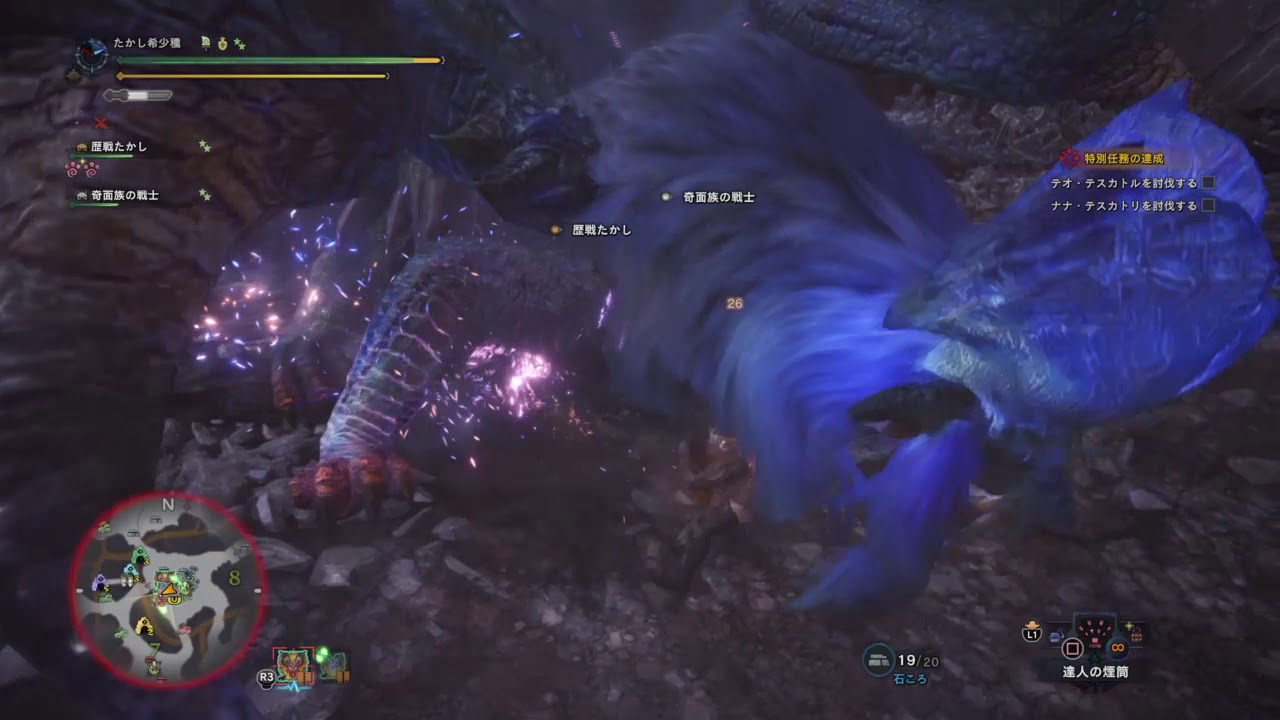Click the zone number 8 next to the minimap
Screen dimensions: 1280x720
235,578
